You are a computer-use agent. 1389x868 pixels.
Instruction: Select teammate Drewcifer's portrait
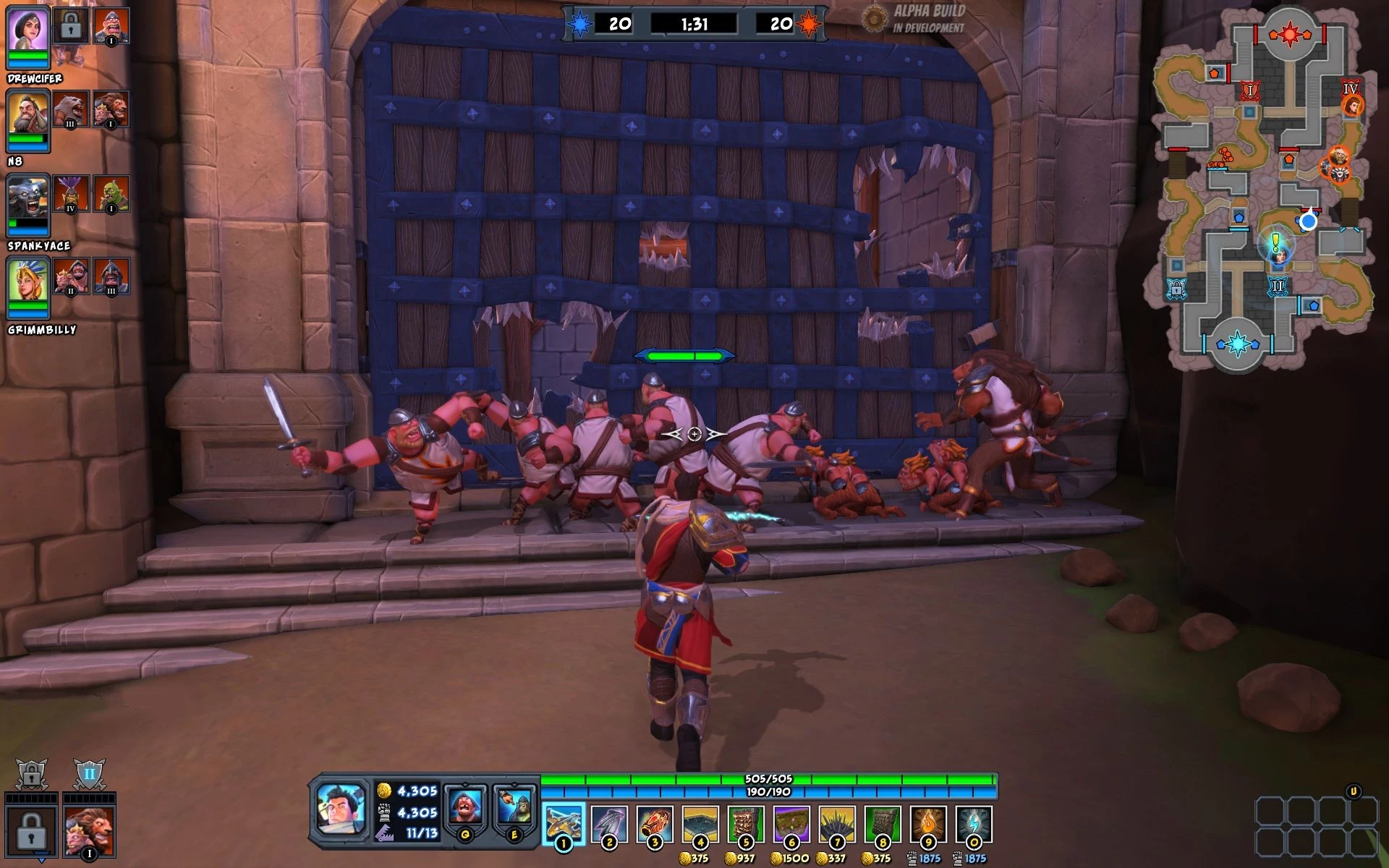coord(28,30)
